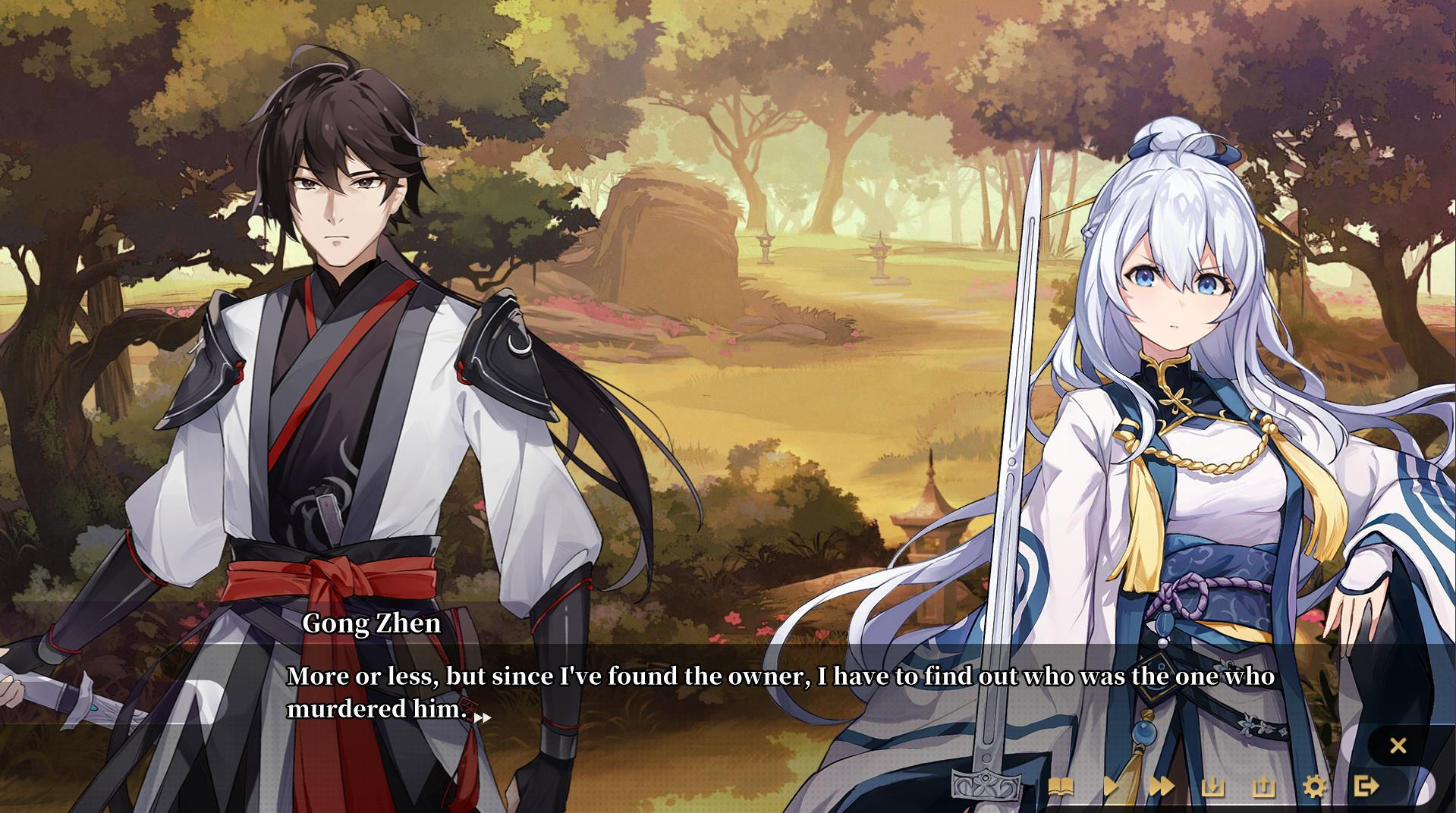
Task: Exit the story via the logout icon
Action: [x=1366, y=786]
